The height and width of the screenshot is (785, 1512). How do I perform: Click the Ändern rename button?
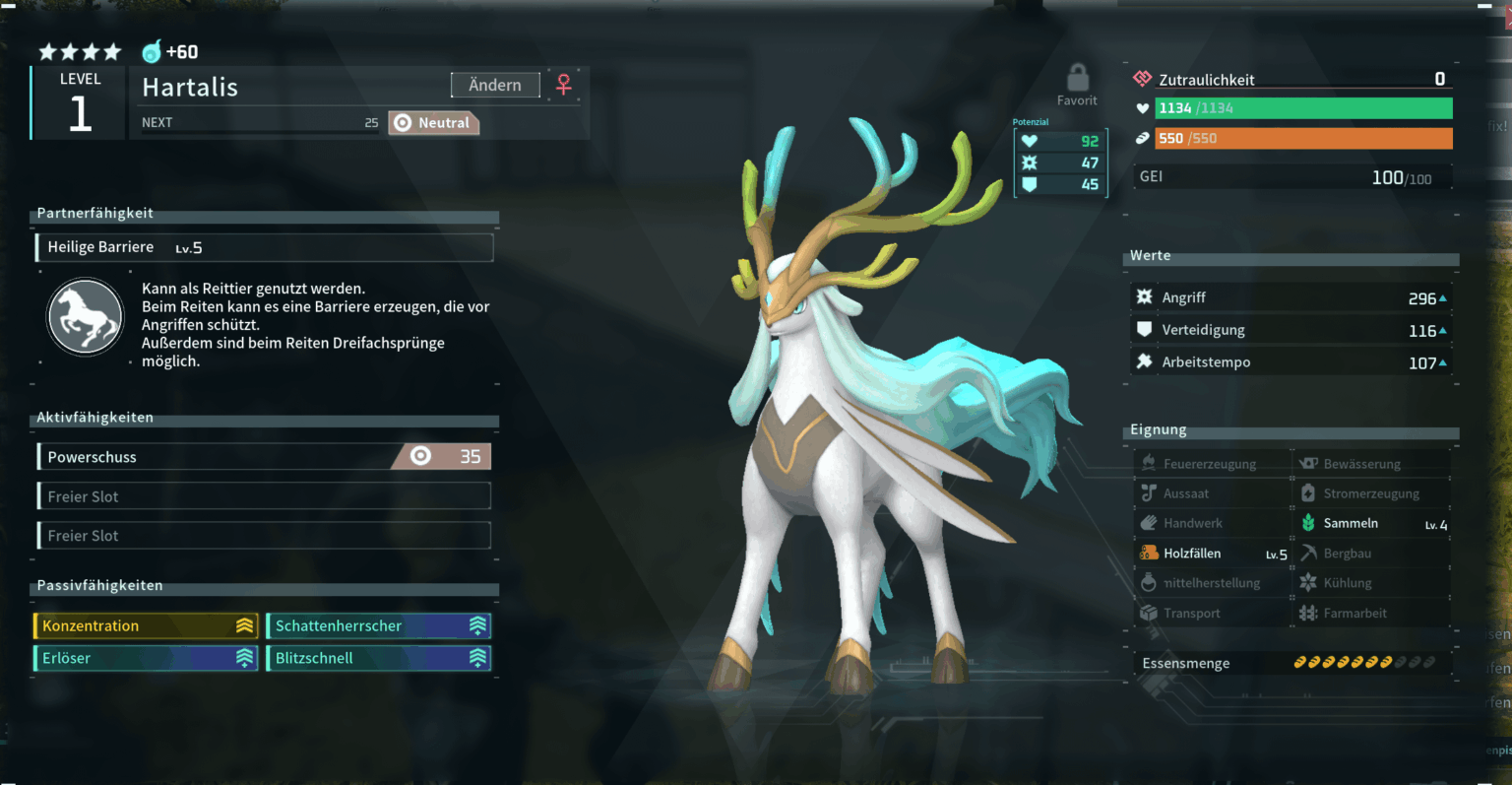[x=495, y=86]
